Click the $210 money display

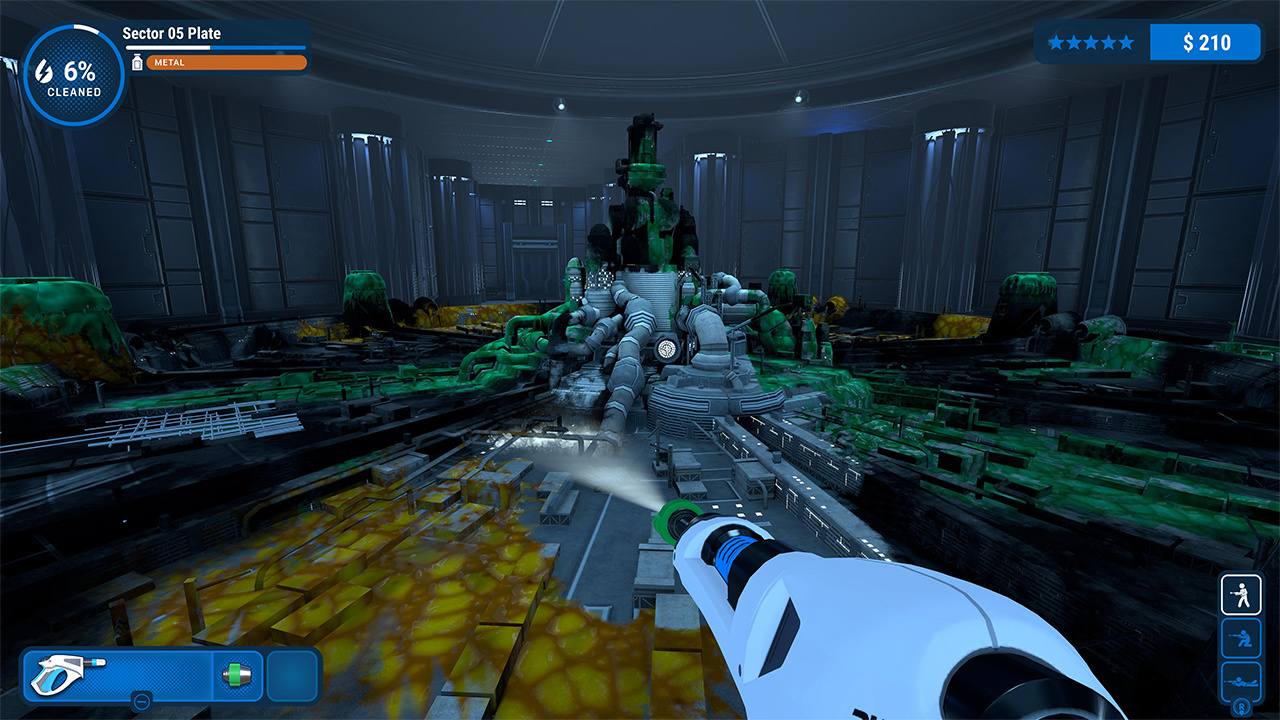(1207, 42)
